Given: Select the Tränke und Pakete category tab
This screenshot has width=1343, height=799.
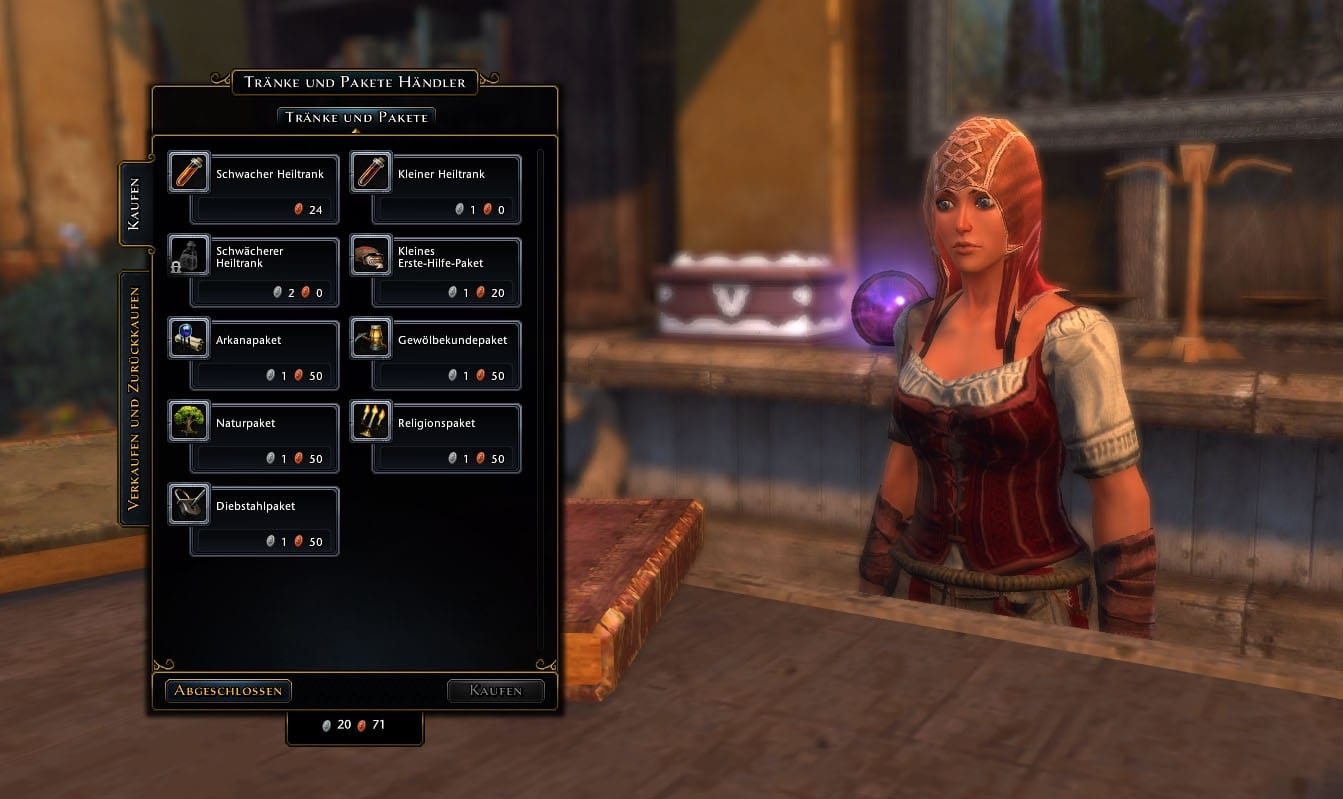Looking at the screenshot, I should point(356,117).
